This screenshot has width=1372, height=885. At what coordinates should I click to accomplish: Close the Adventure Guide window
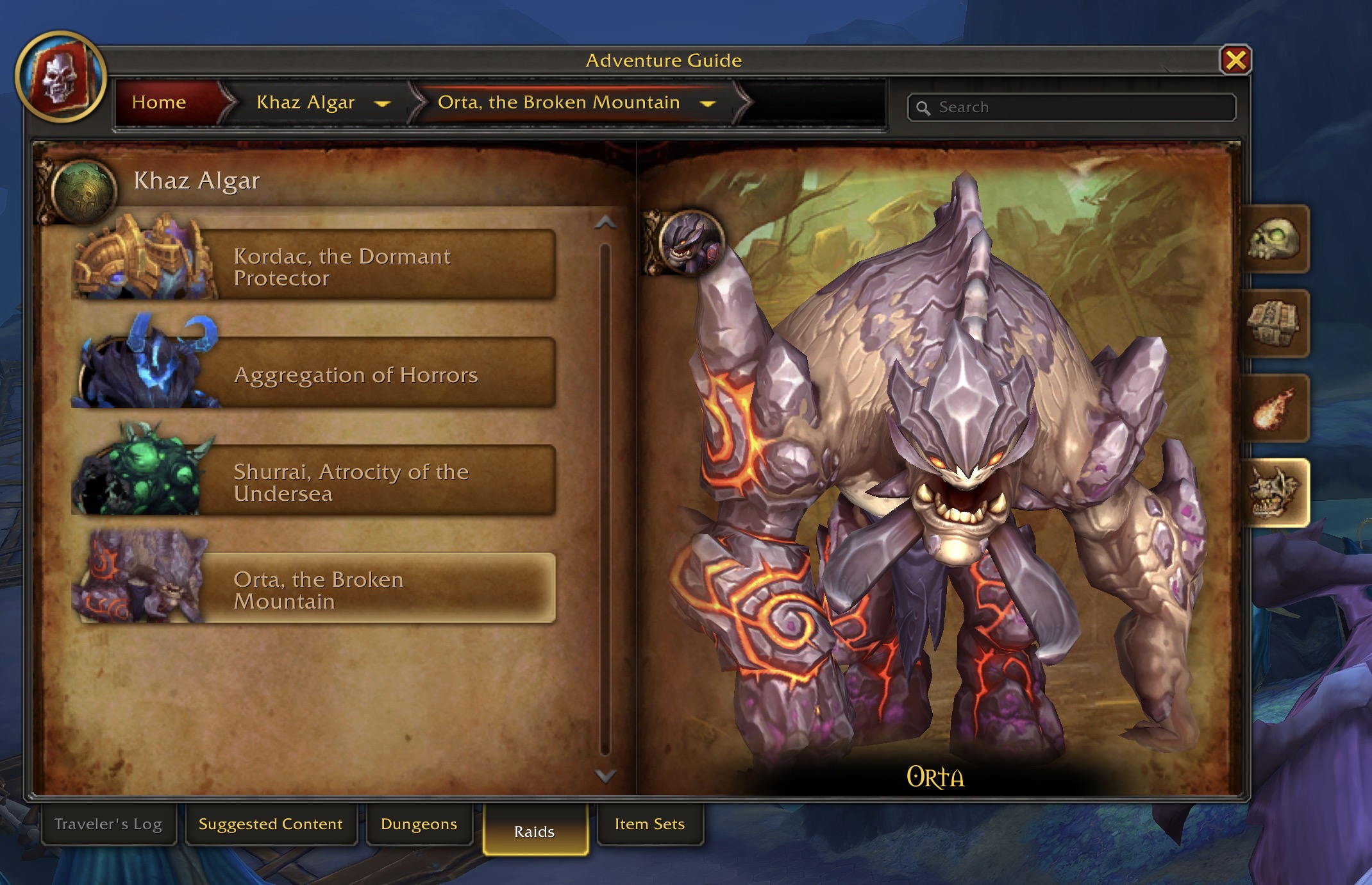(1235, 60)
